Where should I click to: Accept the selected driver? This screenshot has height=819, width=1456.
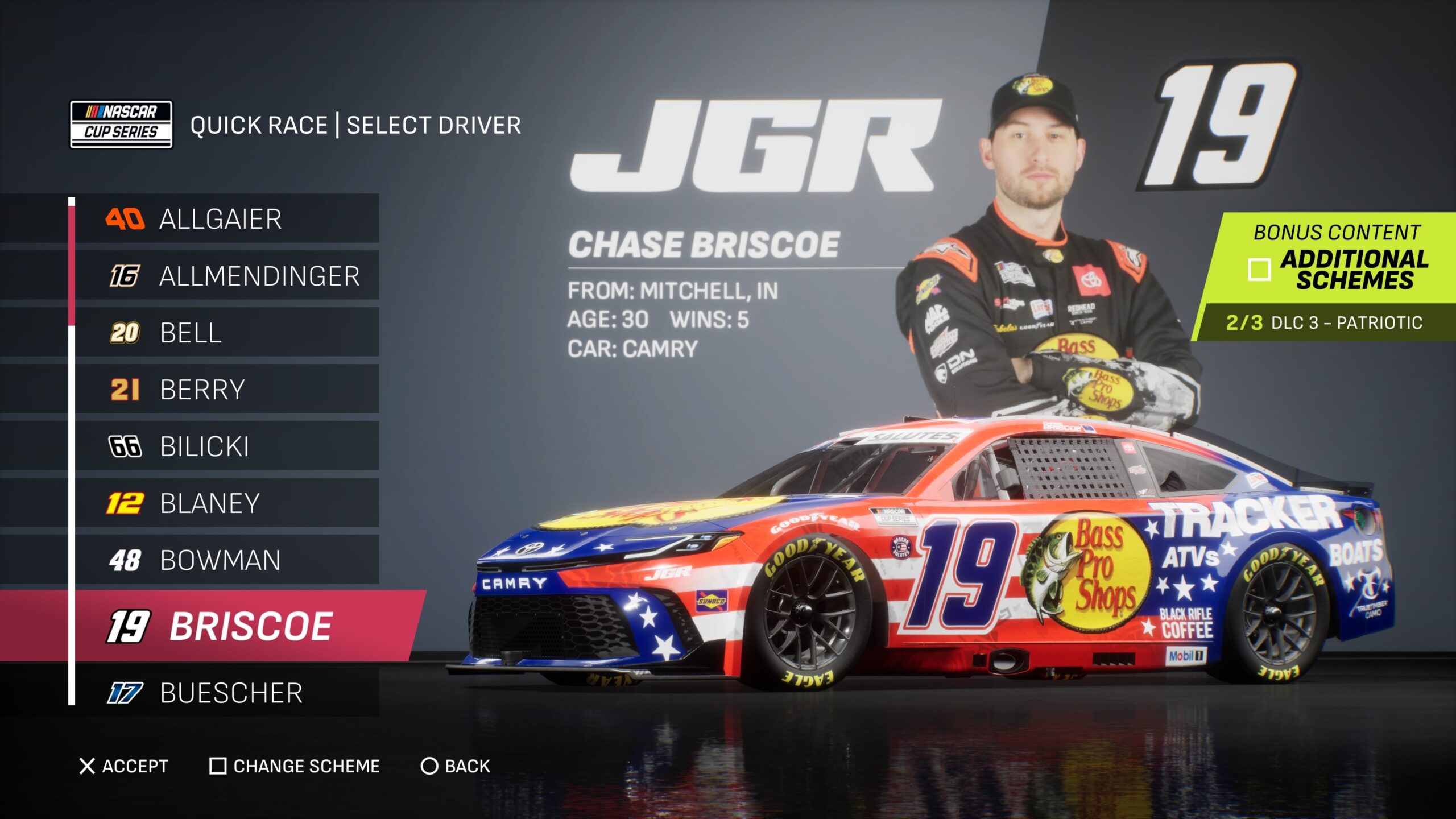(x=123, y=766)
